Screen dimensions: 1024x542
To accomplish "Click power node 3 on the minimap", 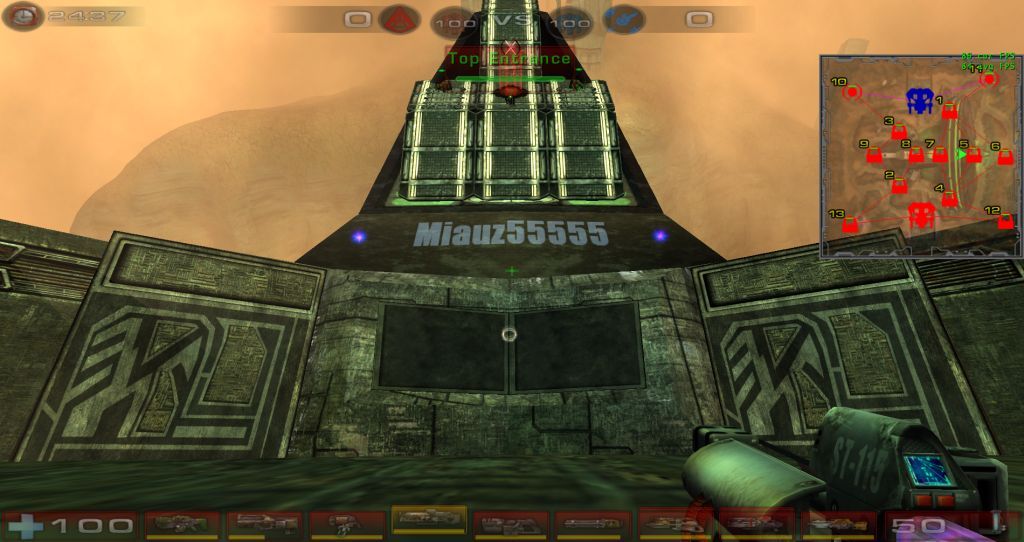I will coord(899,132).
